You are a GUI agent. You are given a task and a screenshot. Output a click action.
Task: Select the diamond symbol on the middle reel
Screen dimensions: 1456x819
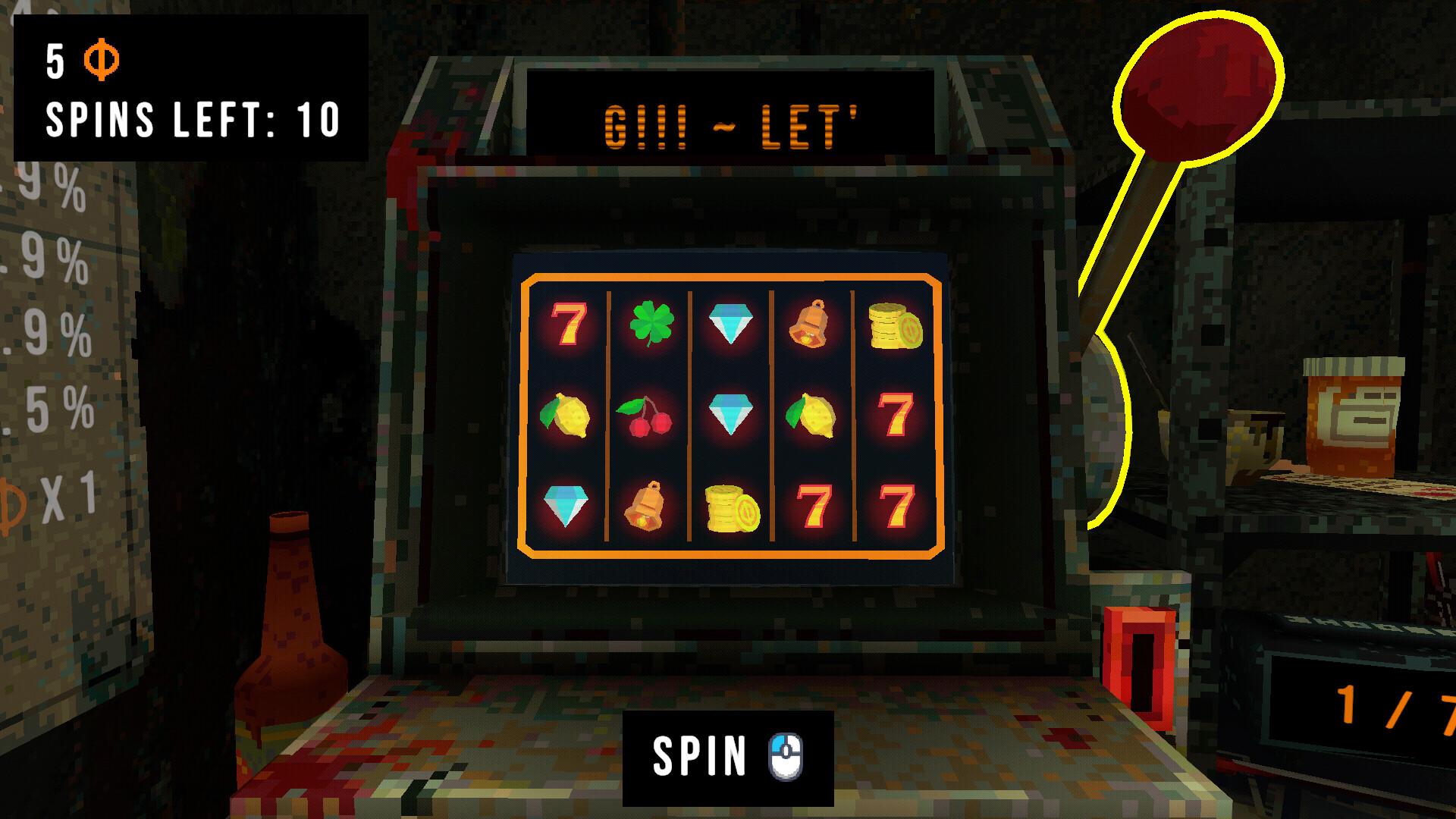[x=730, y=413]
